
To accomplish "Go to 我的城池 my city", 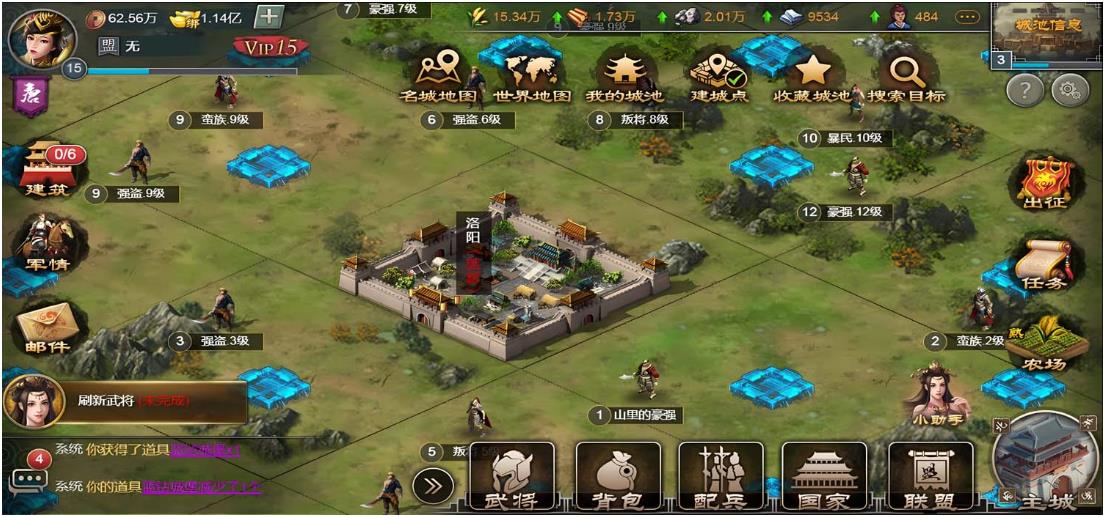I will (625, 76).
